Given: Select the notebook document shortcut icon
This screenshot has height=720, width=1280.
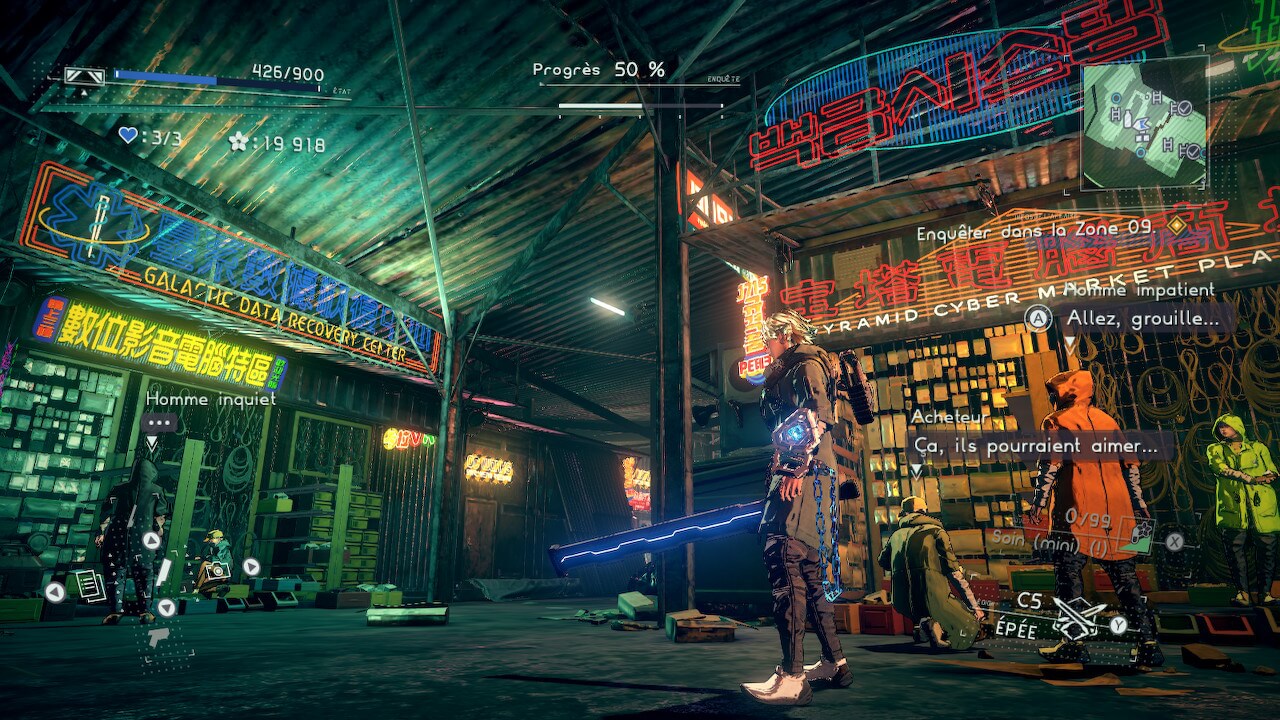Looking at the screenshot, I should tap(89, 584).
